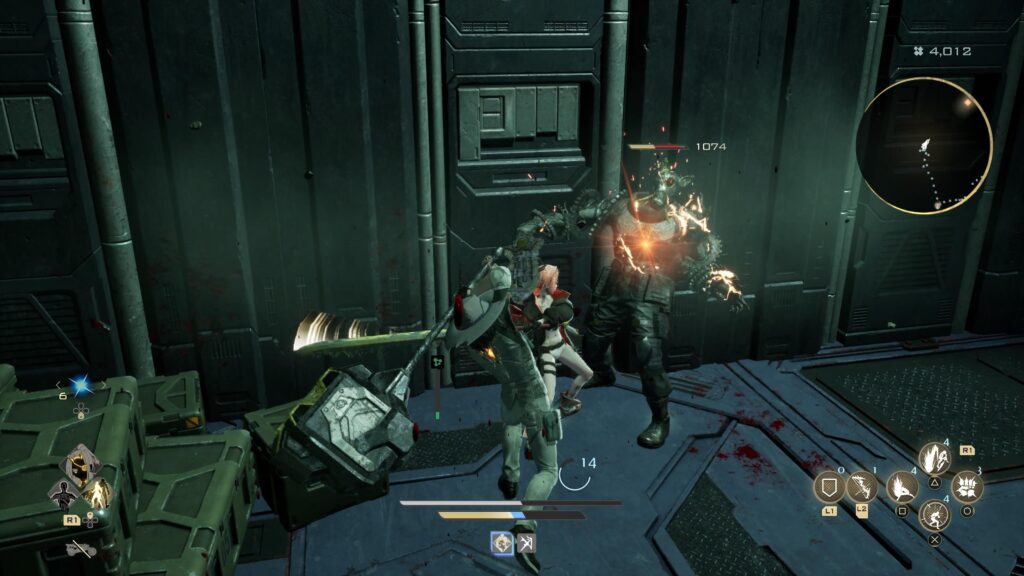Trigger the flame charge figure skill
Viewport: 1024px width, 576px height.
click(934, 458)
